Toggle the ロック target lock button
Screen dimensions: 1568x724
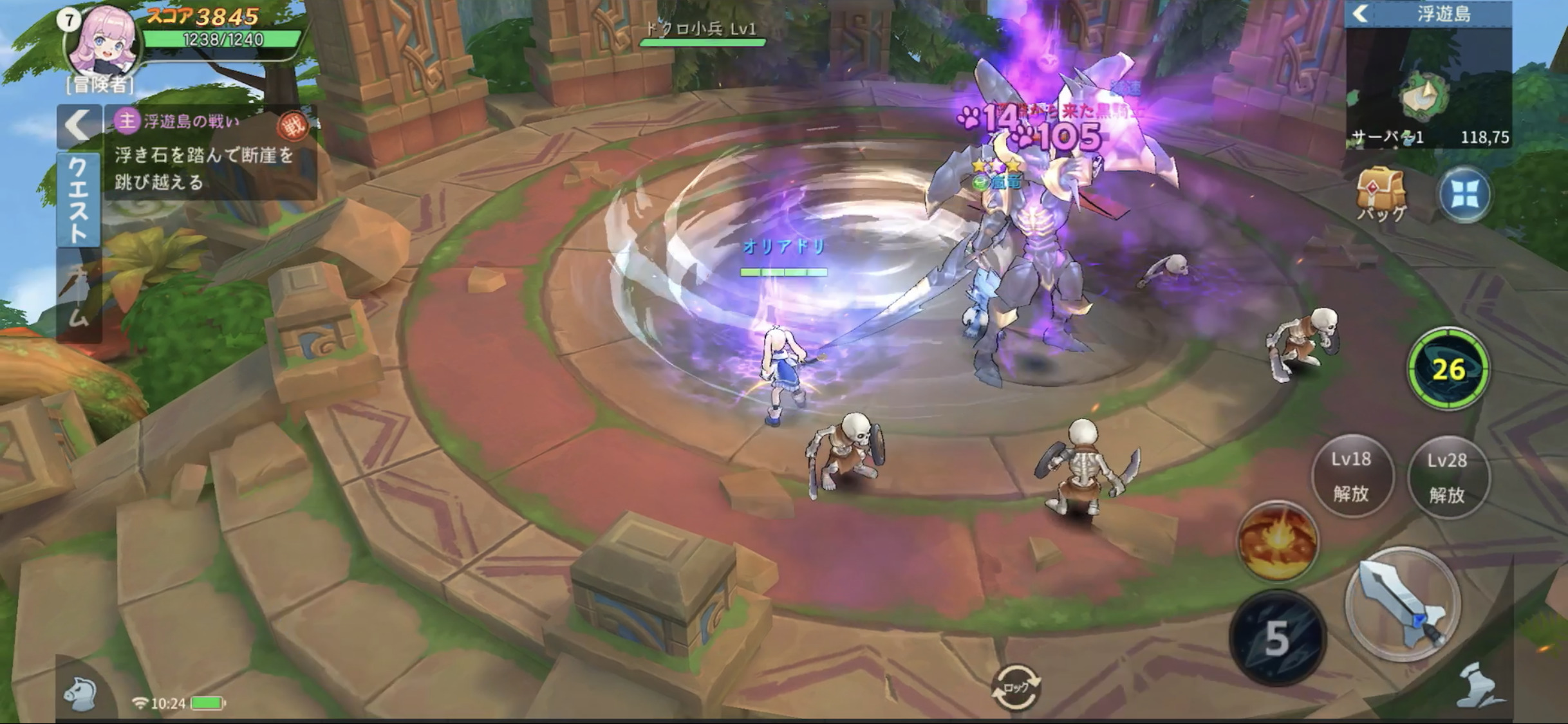[x=1015, y=687]
